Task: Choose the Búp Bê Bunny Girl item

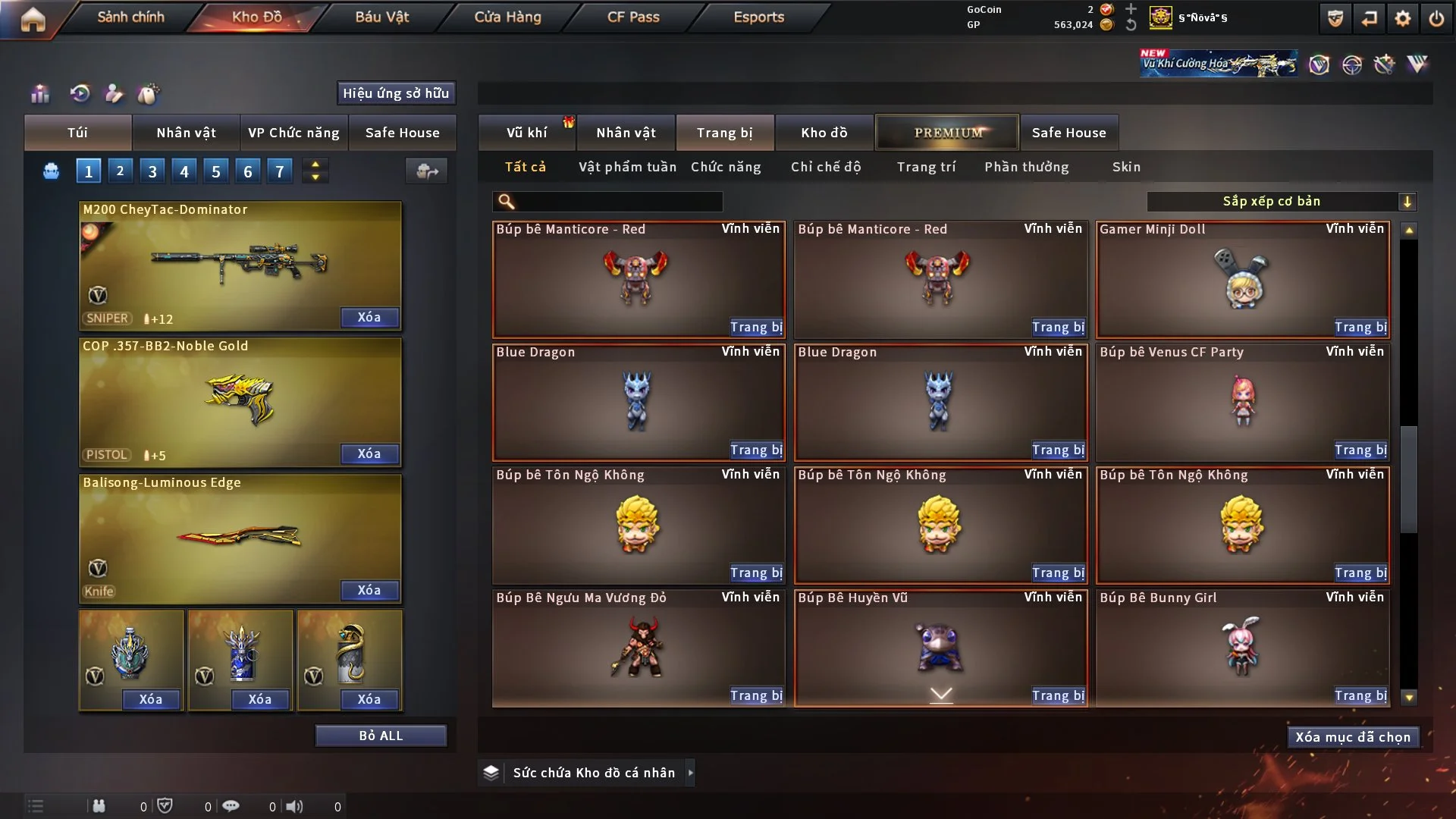Action: 1242,646
